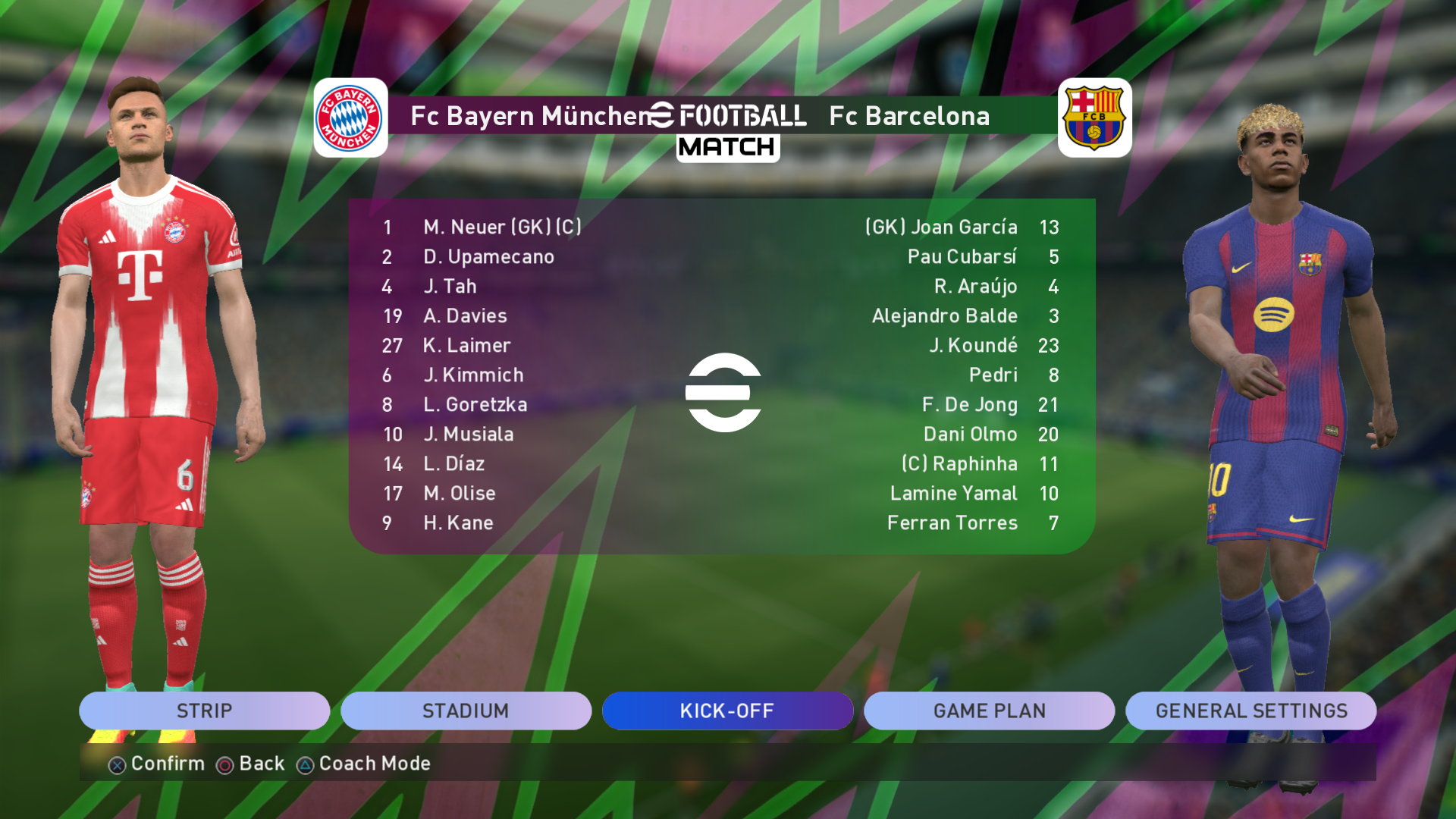Start the match with Kick-Off
This screenshot has width=1456, height=819.
point(727,711)
